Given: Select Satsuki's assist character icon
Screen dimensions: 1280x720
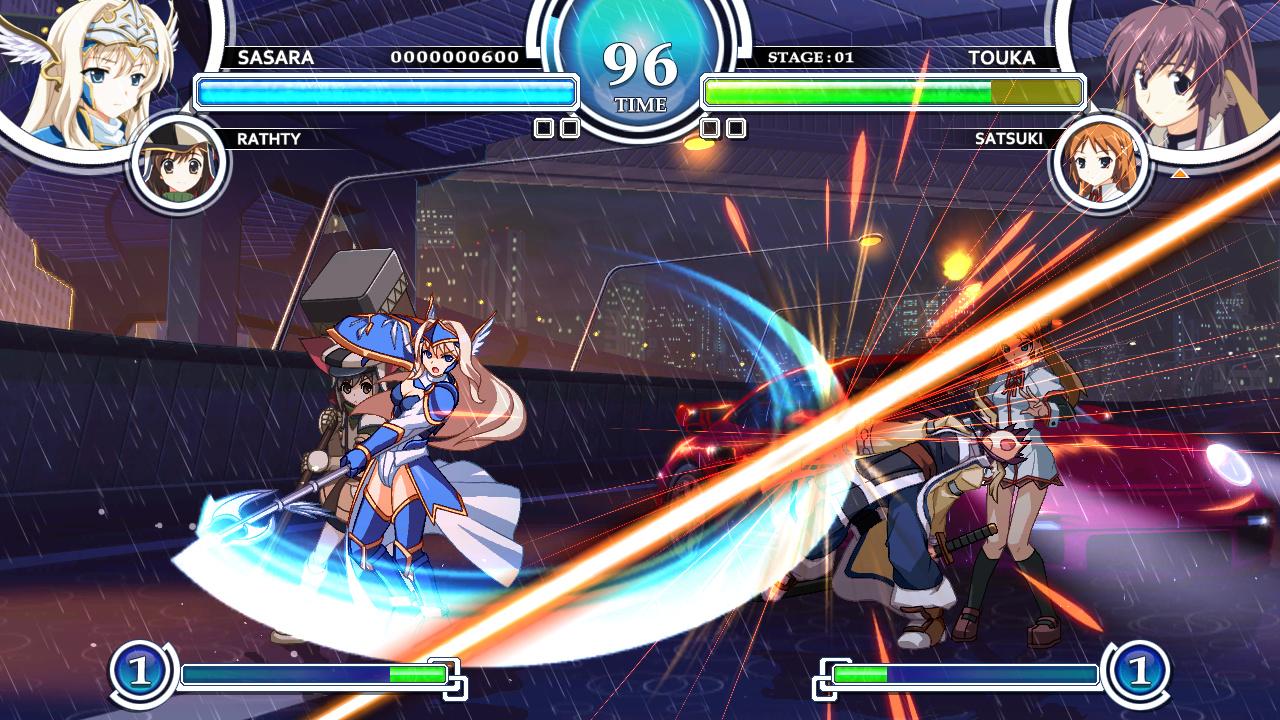Looking at the screenshot, I should click(1097, 160).
